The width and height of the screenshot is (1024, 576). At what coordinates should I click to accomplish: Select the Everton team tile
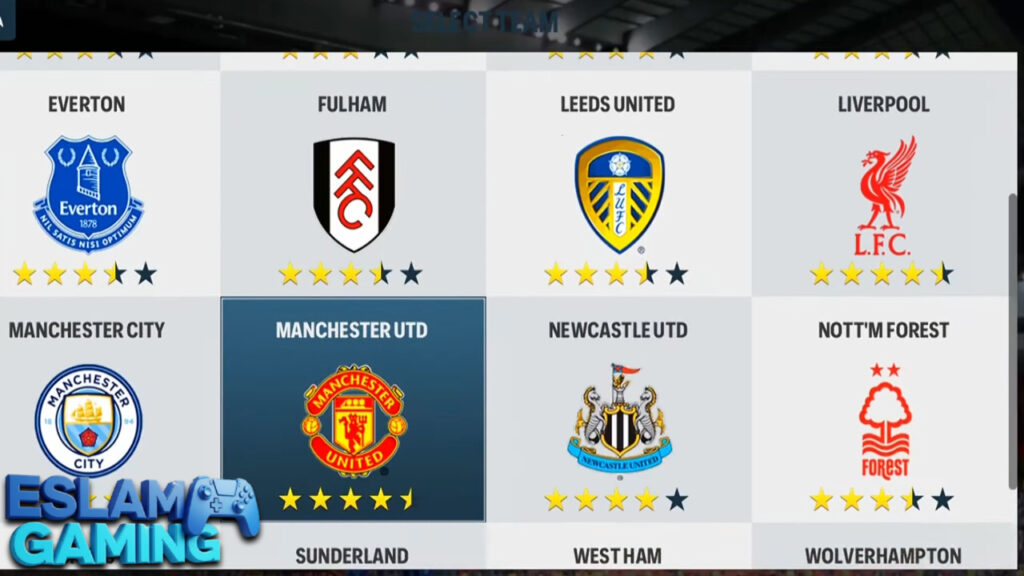[88, 185]
